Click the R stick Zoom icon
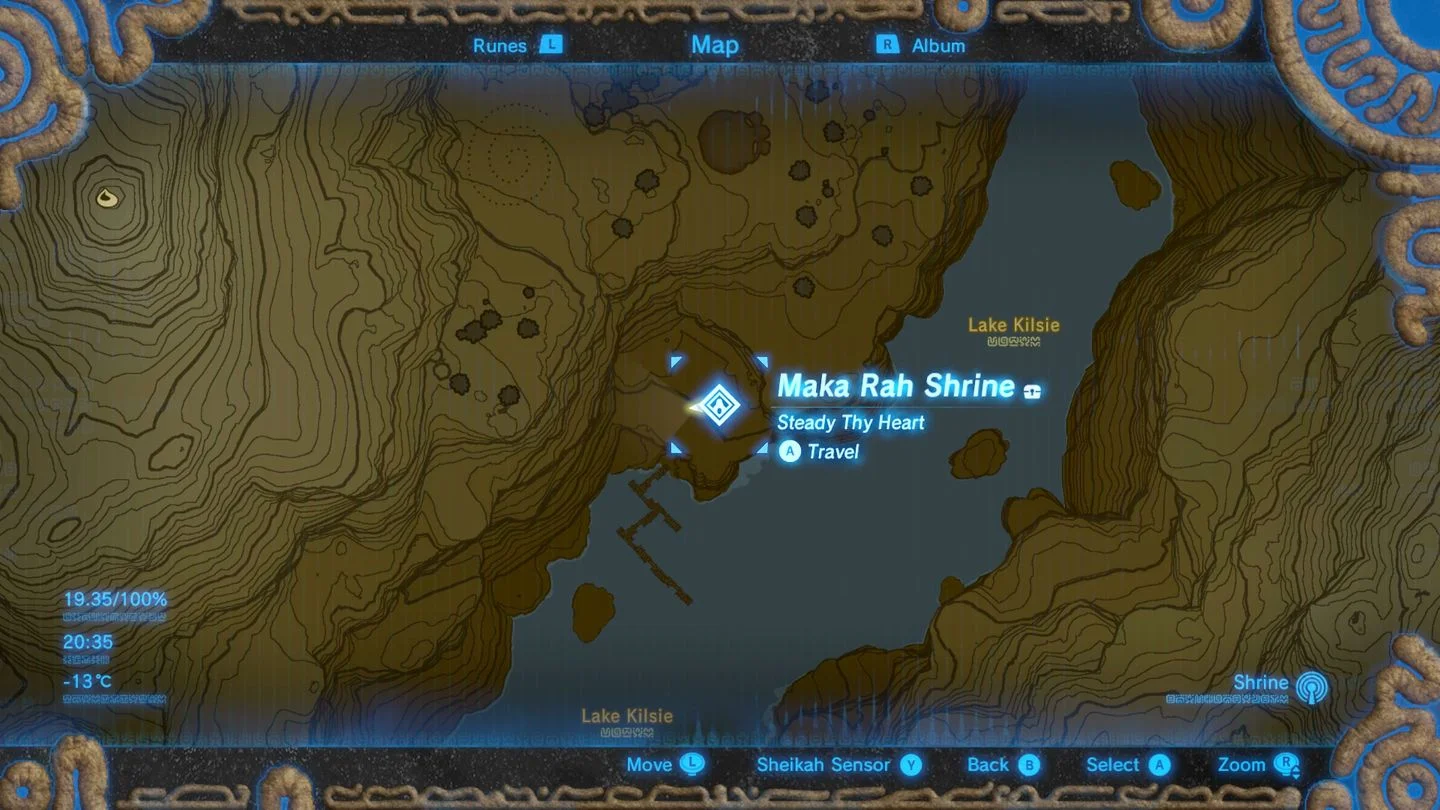Screen dimensions: 1440x810 coord(1287,765)
